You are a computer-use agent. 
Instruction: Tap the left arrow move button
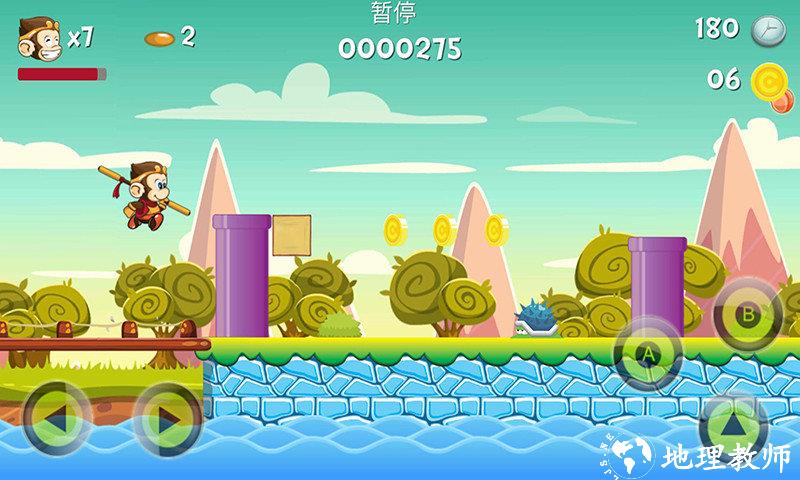click(x=57, y=416)
